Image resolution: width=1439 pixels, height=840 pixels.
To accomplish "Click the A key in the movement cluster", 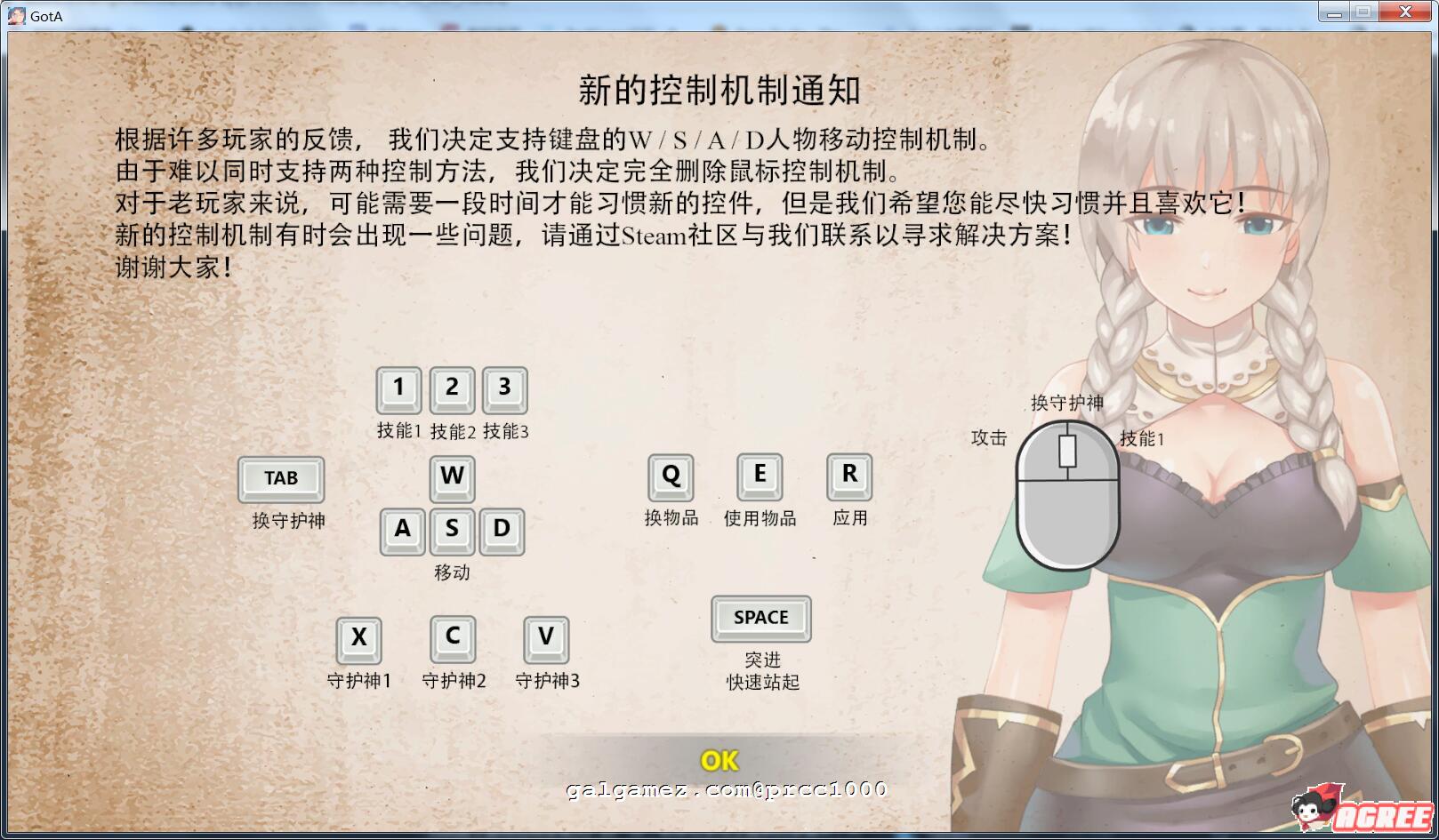I will [x=402, y=531].
